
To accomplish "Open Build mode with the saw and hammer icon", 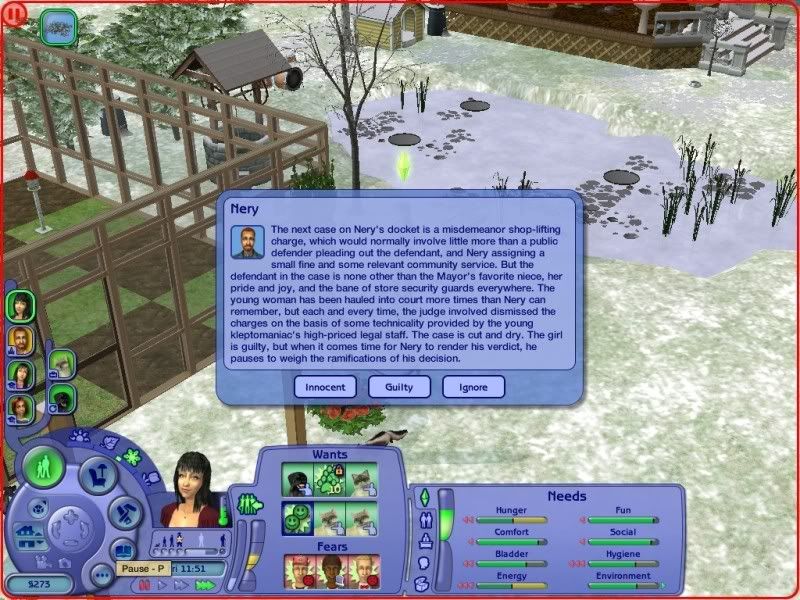I will [x=124, y=513].
